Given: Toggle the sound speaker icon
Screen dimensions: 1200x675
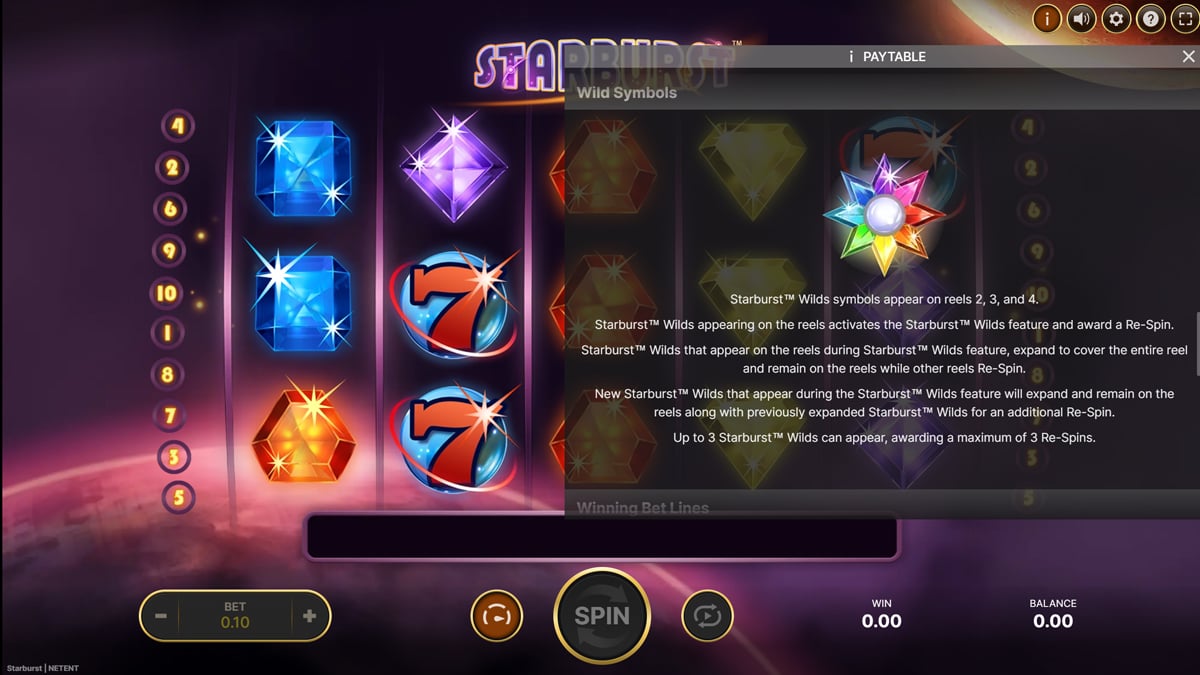Looking at the screenshot, I should [1081, 19].
